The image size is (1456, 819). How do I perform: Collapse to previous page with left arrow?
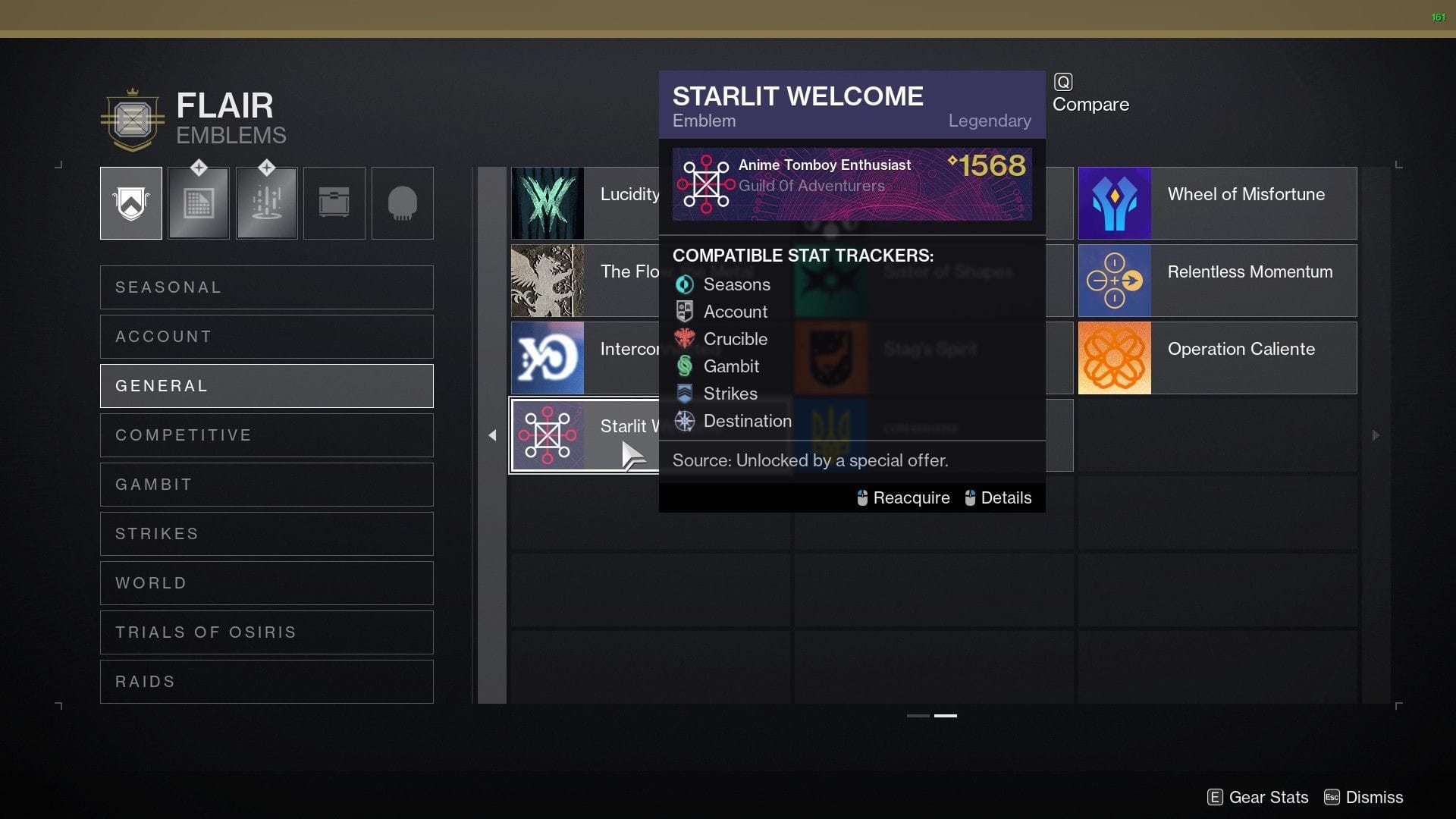(492, 435)
